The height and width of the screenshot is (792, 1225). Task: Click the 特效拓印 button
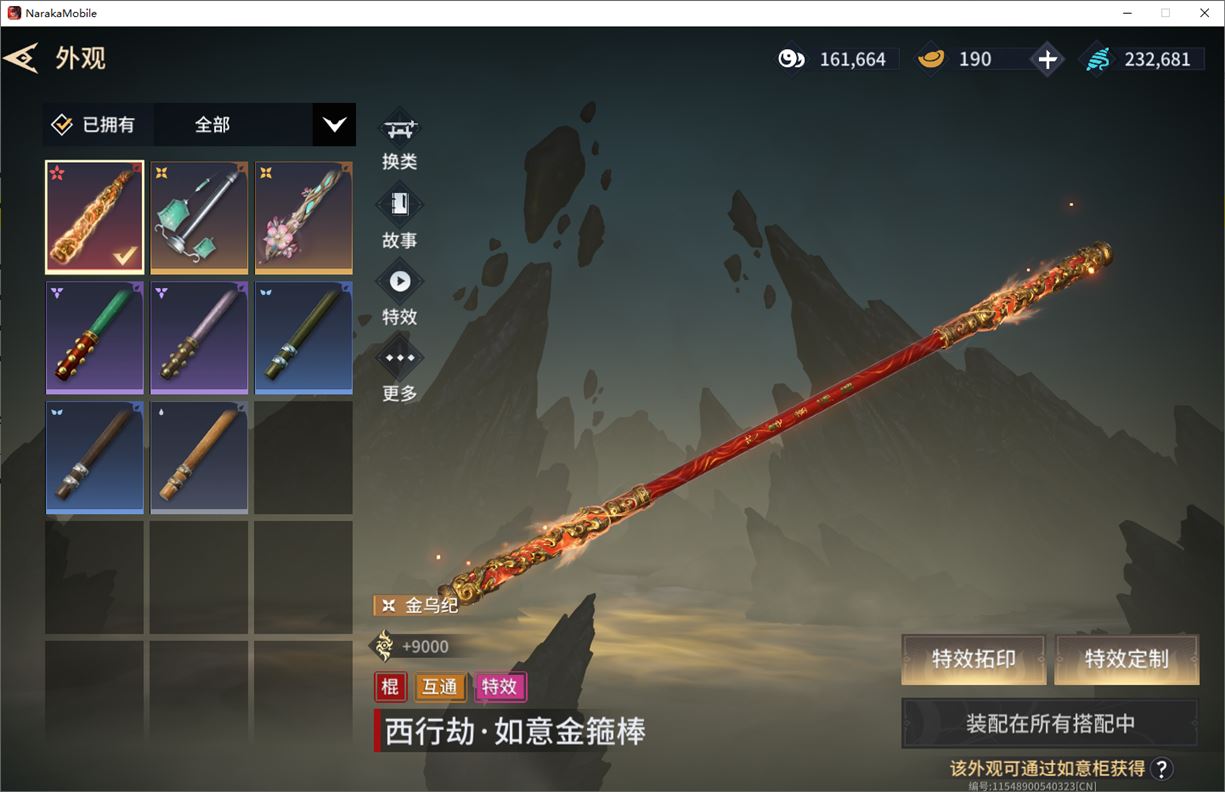point(973,659)
